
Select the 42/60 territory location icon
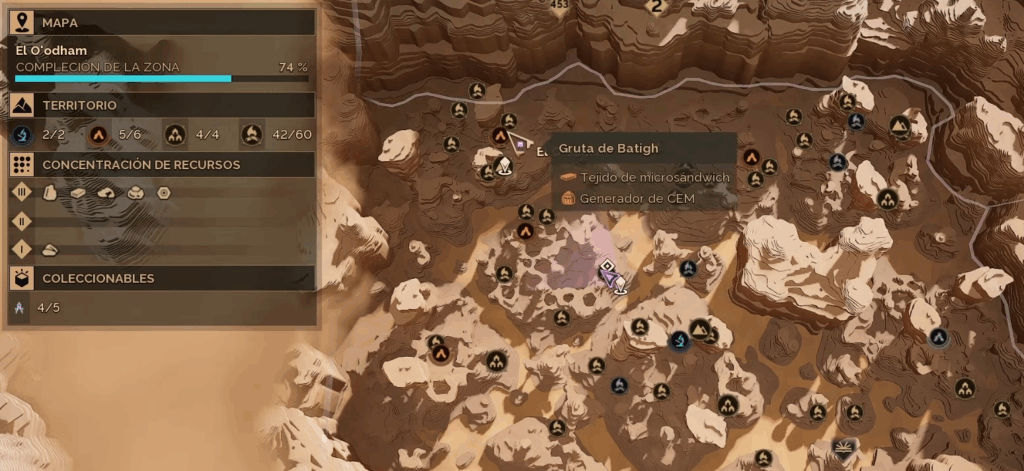click(x=252, y=134)
